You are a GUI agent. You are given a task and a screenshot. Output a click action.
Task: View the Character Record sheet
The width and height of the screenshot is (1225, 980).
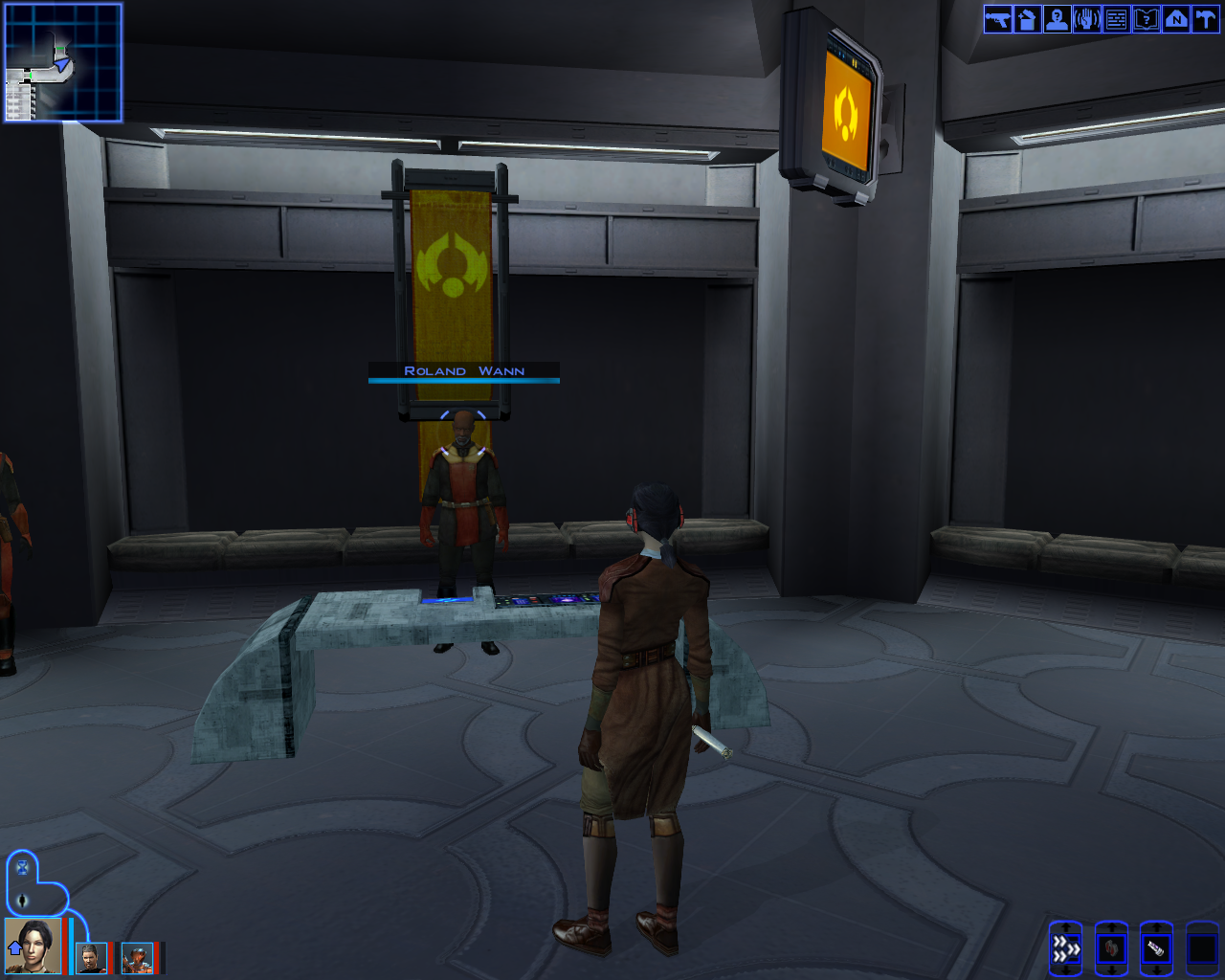1056,18
